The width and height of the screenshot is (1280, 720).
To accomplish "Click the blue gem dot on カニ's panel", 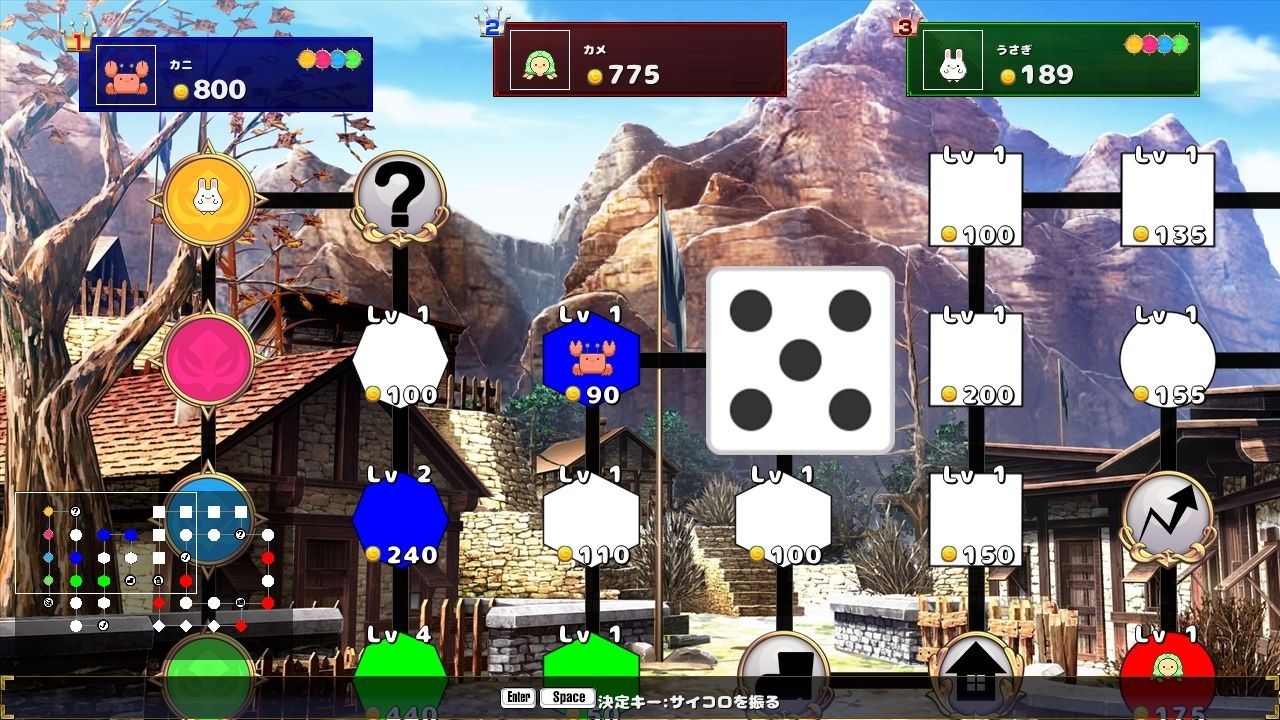I will [x=337, y=60].
